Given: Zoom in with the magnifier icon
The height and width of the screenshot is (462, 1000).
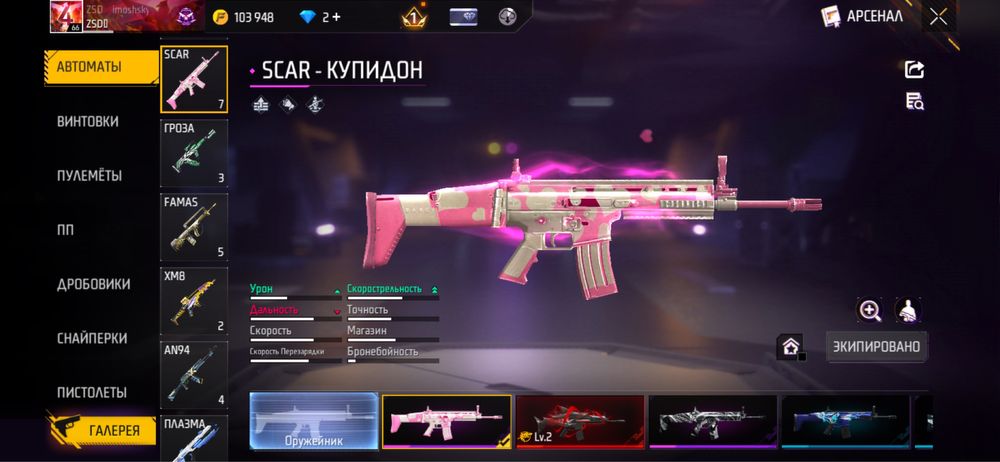Looking at the screenshot, I should 870,310.
